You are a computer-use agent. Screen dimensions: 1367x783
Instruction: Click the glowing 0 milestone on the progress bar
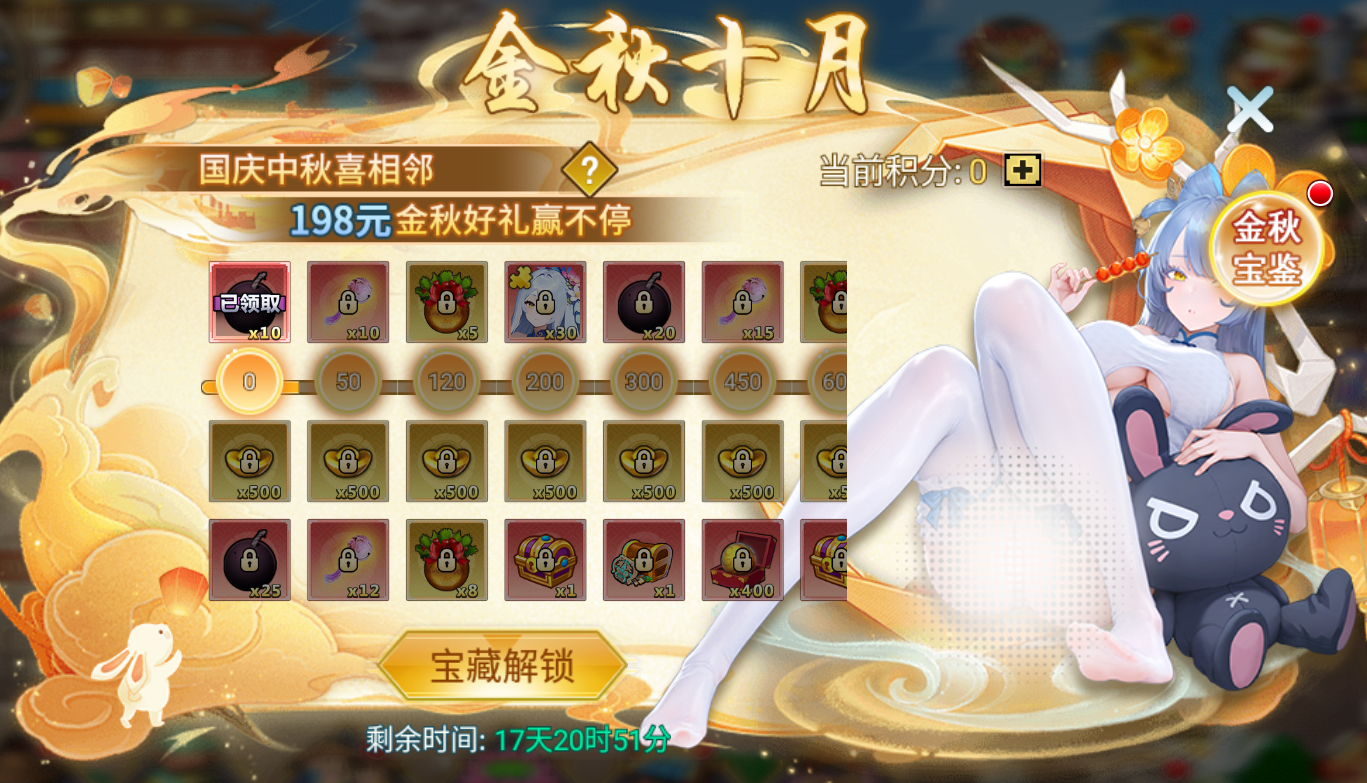pyautogui.click(x=248, y=381)
